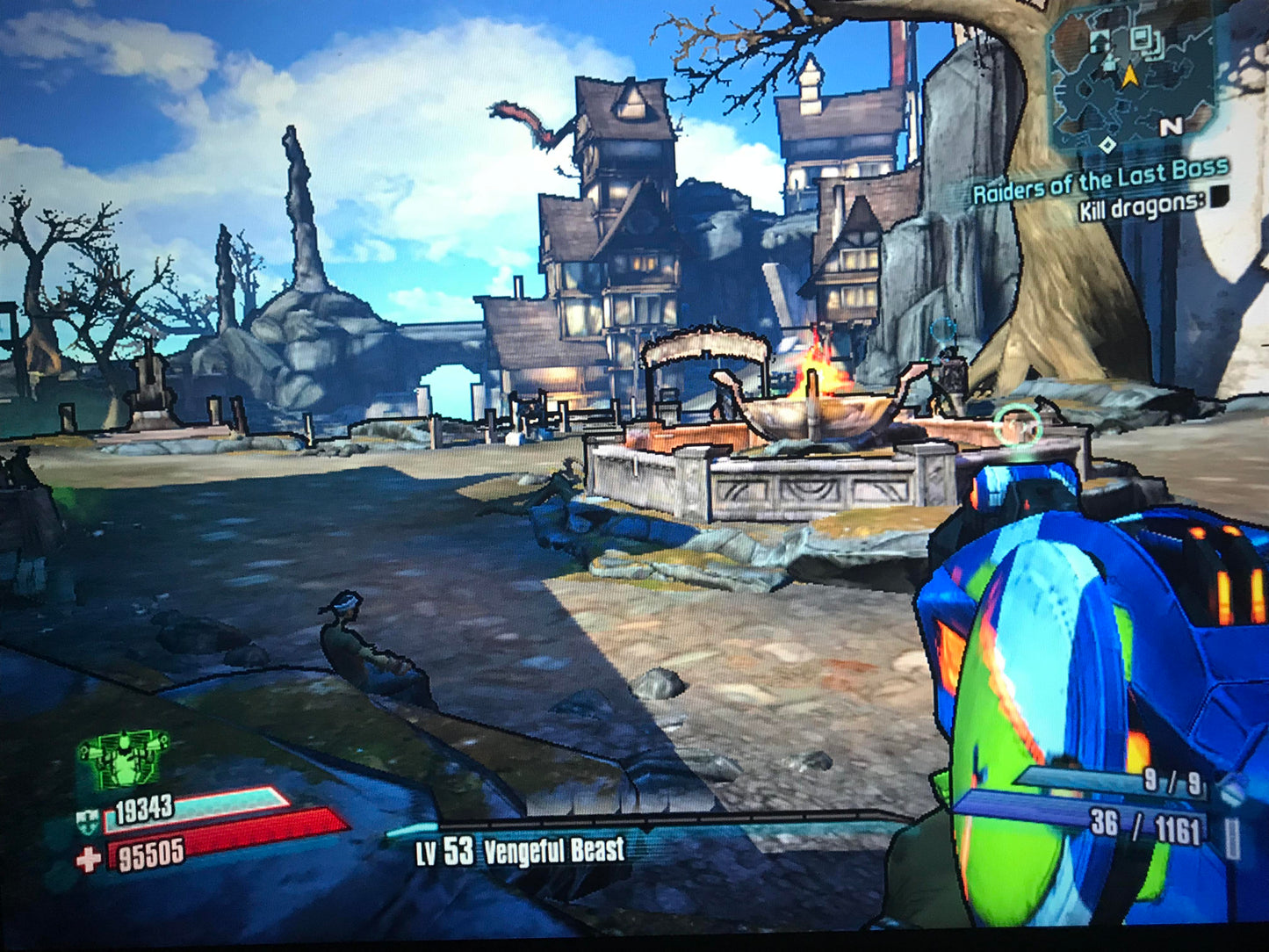The width and height of the screenshot is (1269, 952).
Task: Click the LV 53 Vengeful Beast nameplate
Action: (516, 850)
